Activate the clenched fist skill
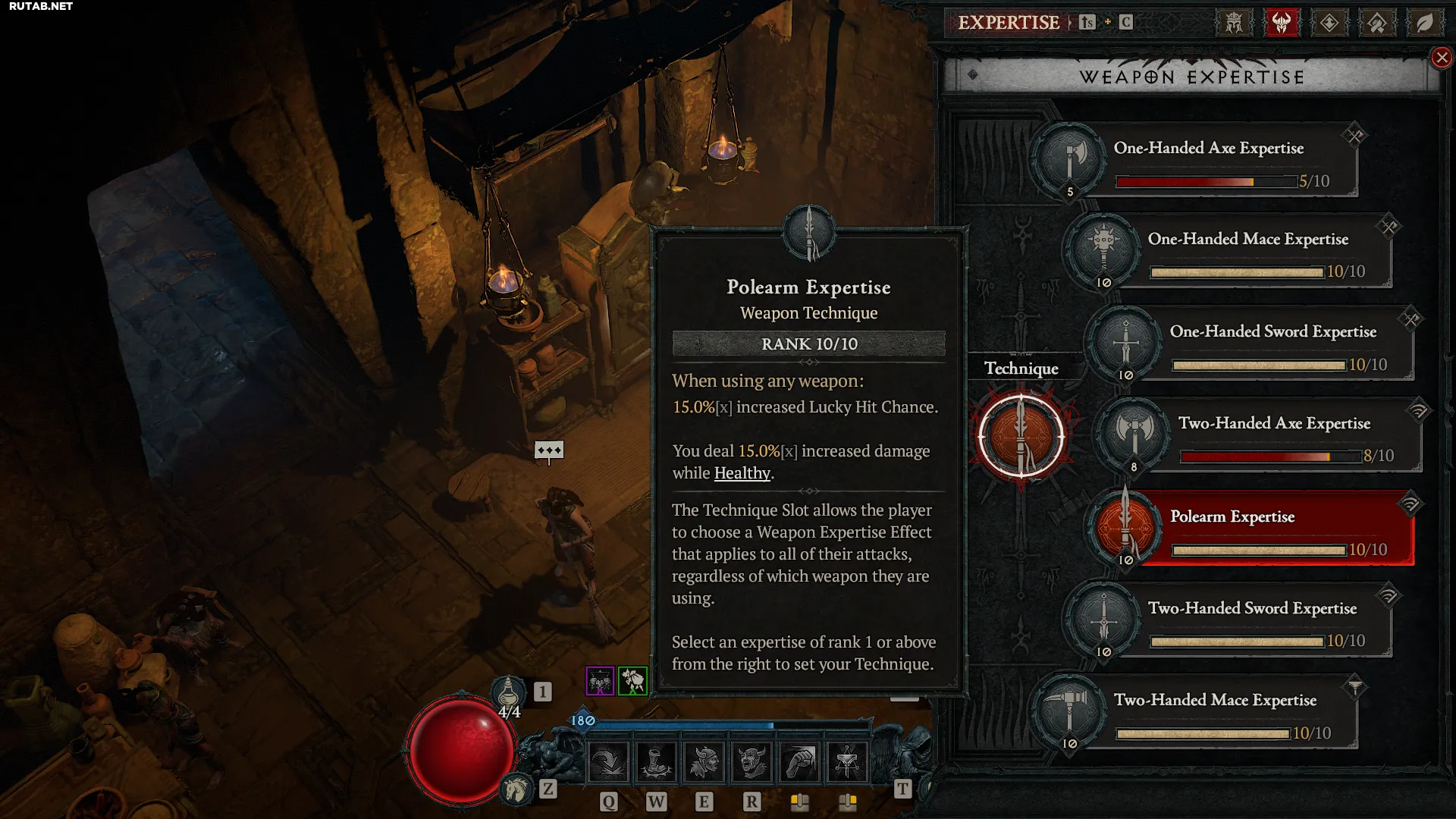 coord(800,761)
